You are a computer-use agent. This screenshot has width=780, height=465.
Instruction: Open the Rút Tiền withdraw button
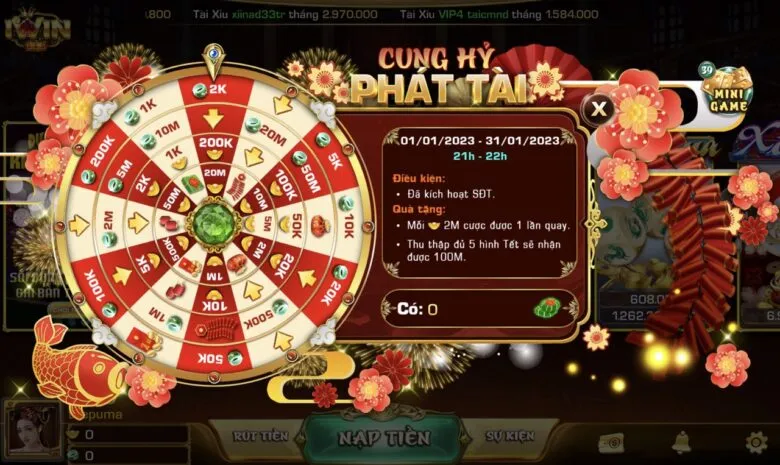pos(259,437)
